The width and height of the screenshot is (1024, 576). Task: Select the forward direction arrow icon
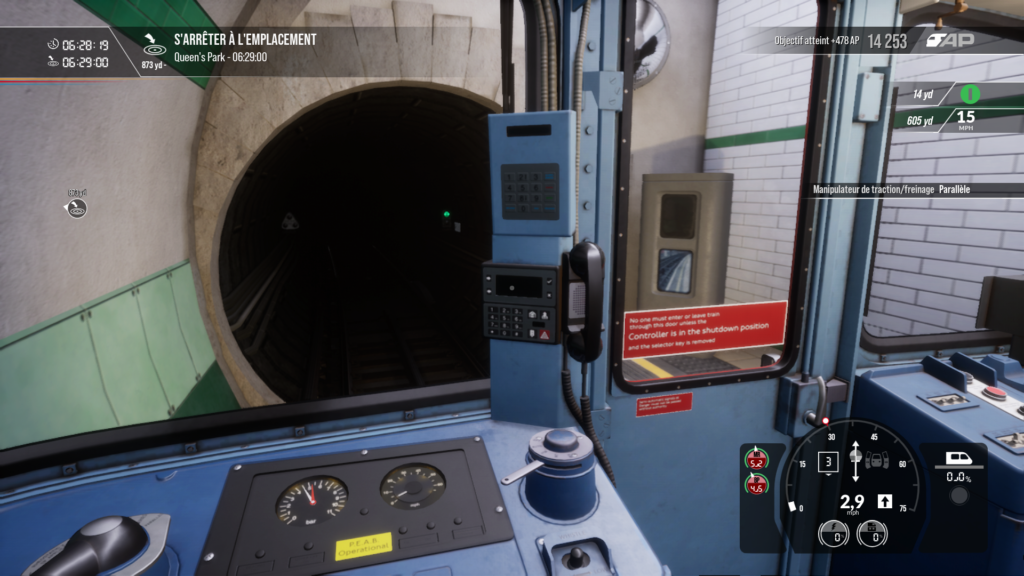click(x=884, y=501)
